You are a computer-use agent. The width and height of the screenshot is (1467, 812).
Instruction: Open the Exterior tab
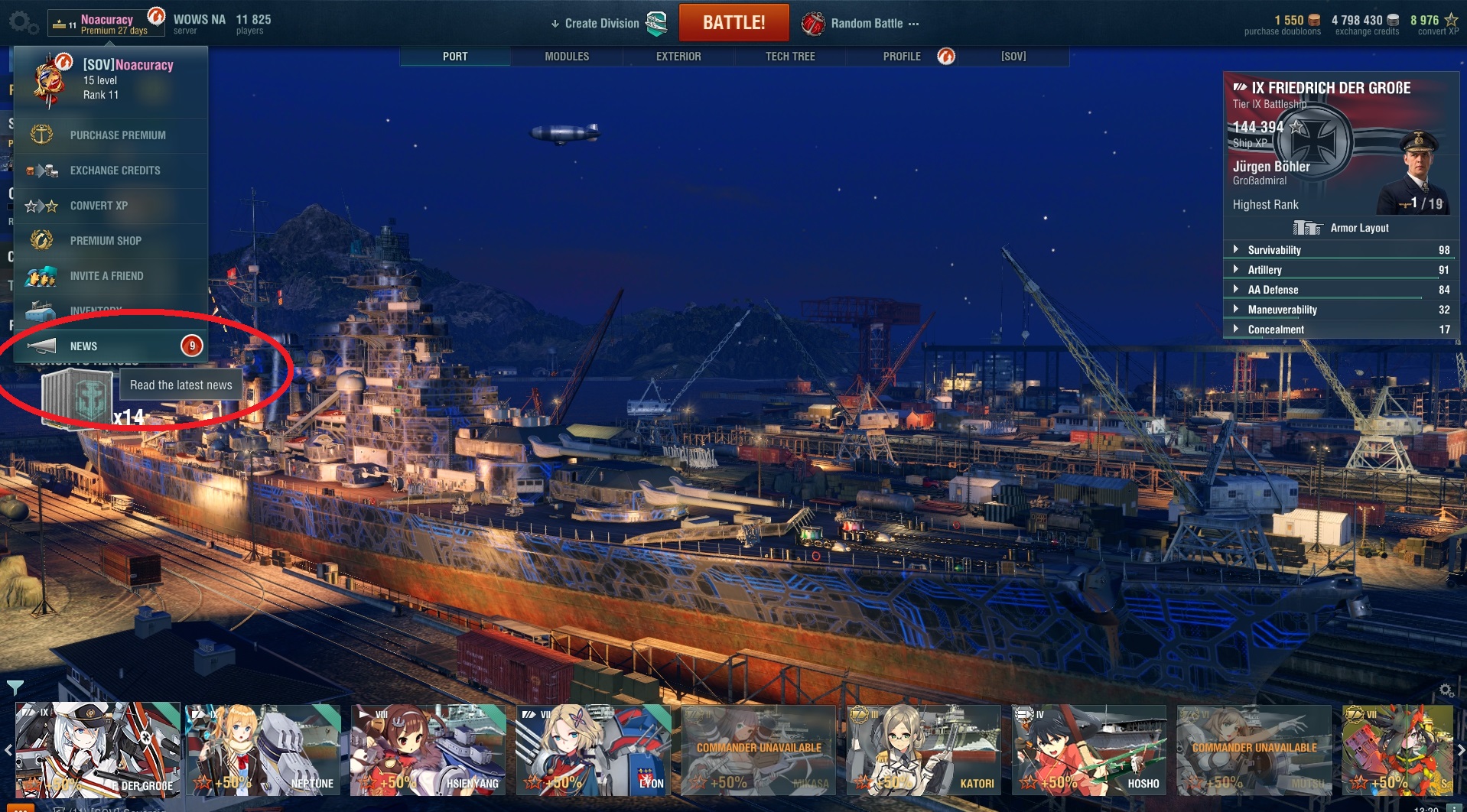pyautogui.click(x=678, y=57)
